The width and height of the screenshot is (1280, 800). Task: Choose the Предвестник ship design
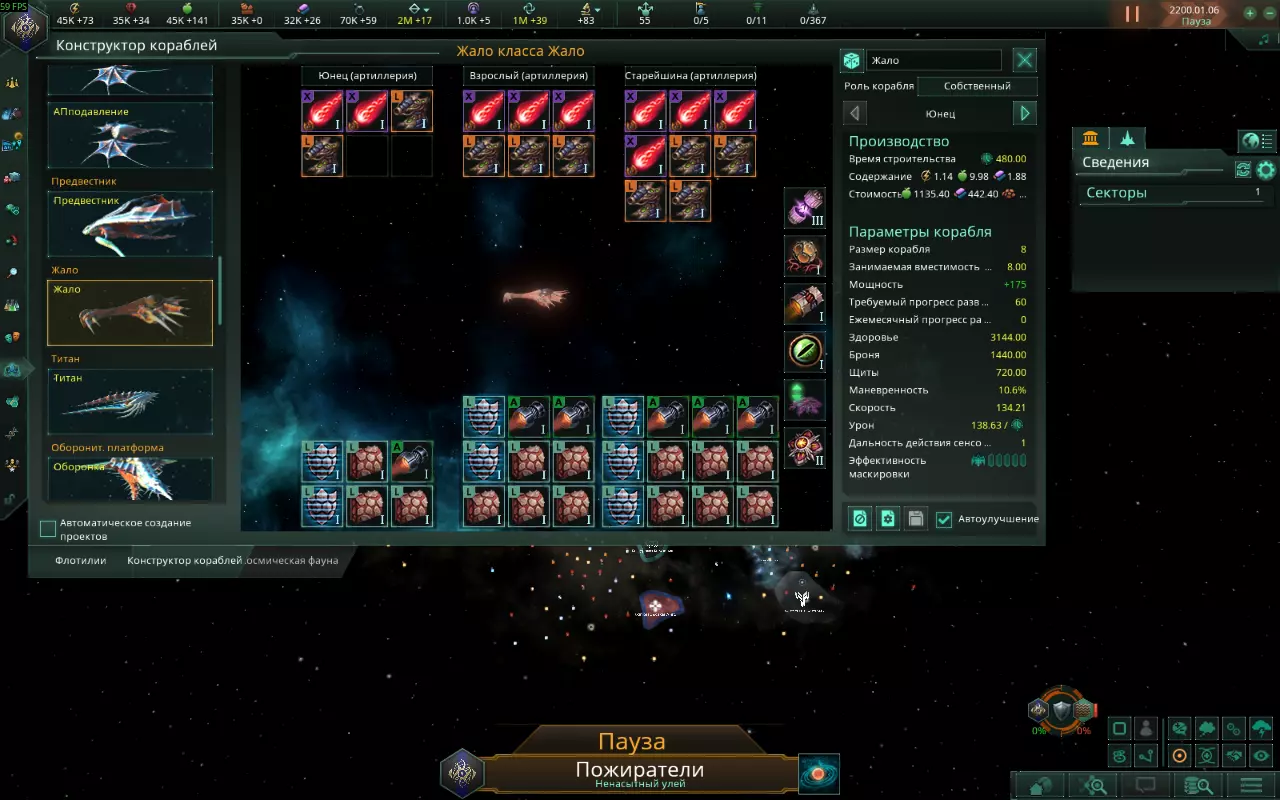coord(130,223)
